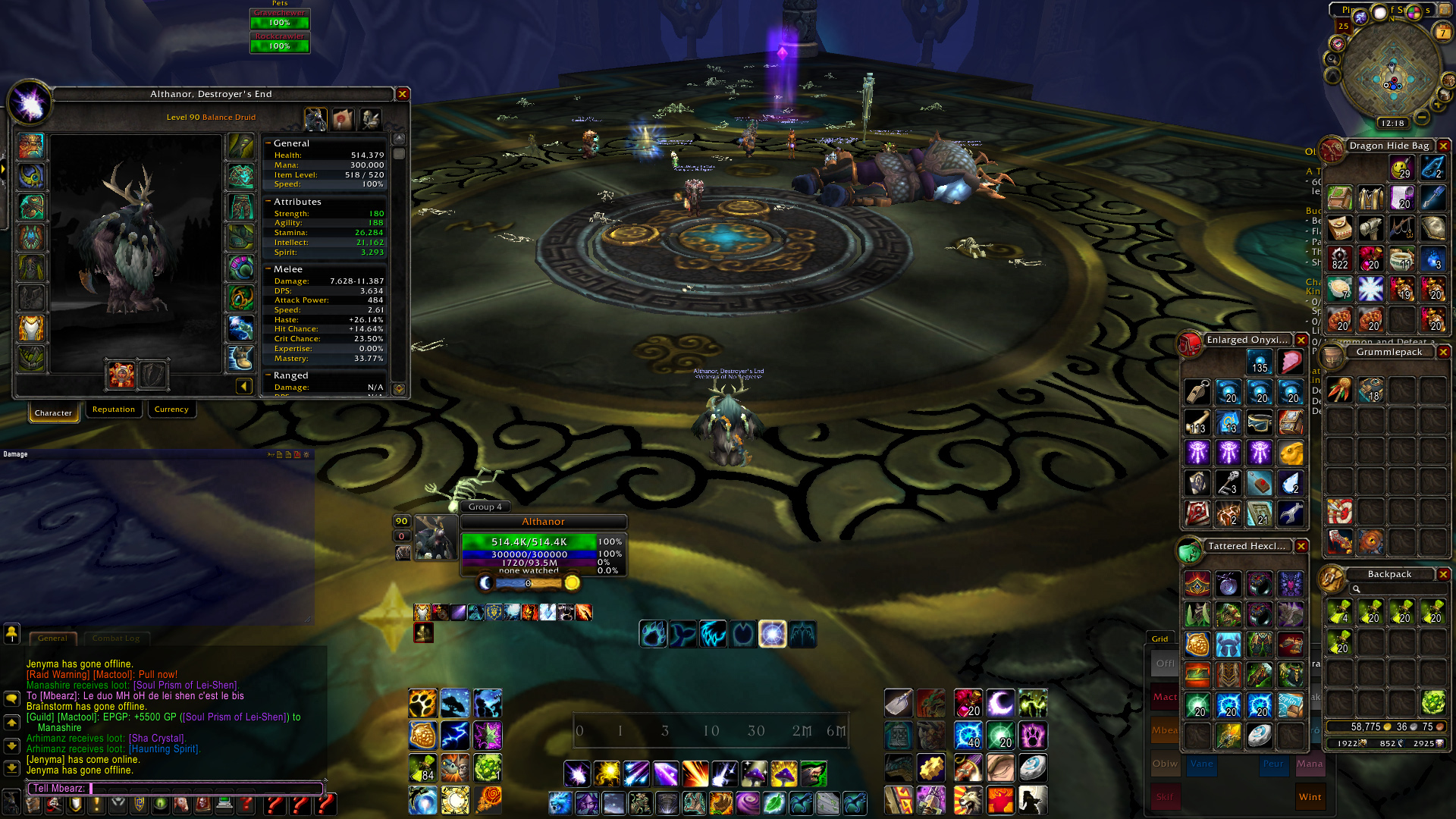Open the Soul Prism of Lei-Shen loot link

pos(187,686)
